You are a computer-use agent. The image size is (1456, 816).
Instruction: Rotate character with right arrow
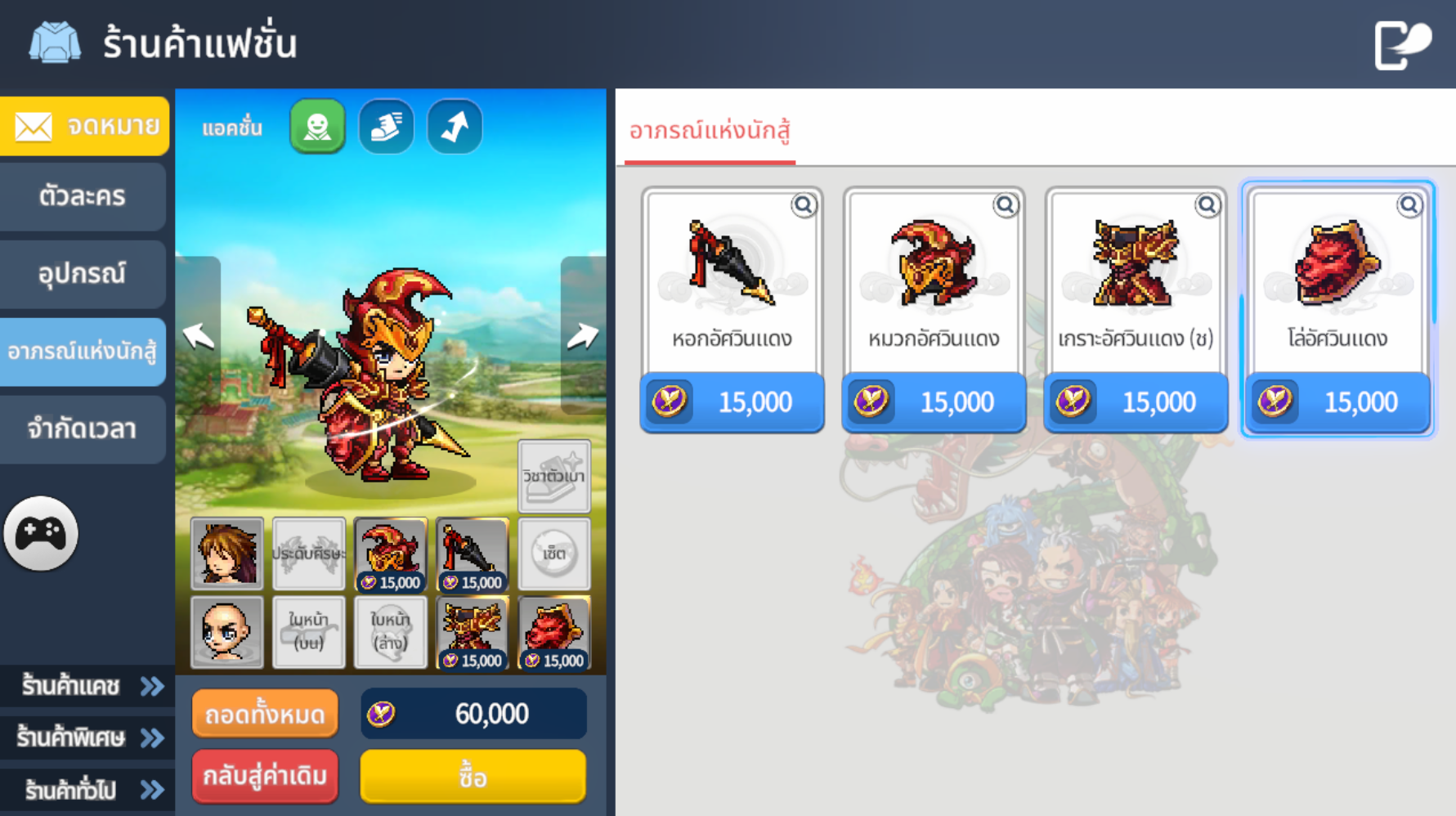(582, 335)
